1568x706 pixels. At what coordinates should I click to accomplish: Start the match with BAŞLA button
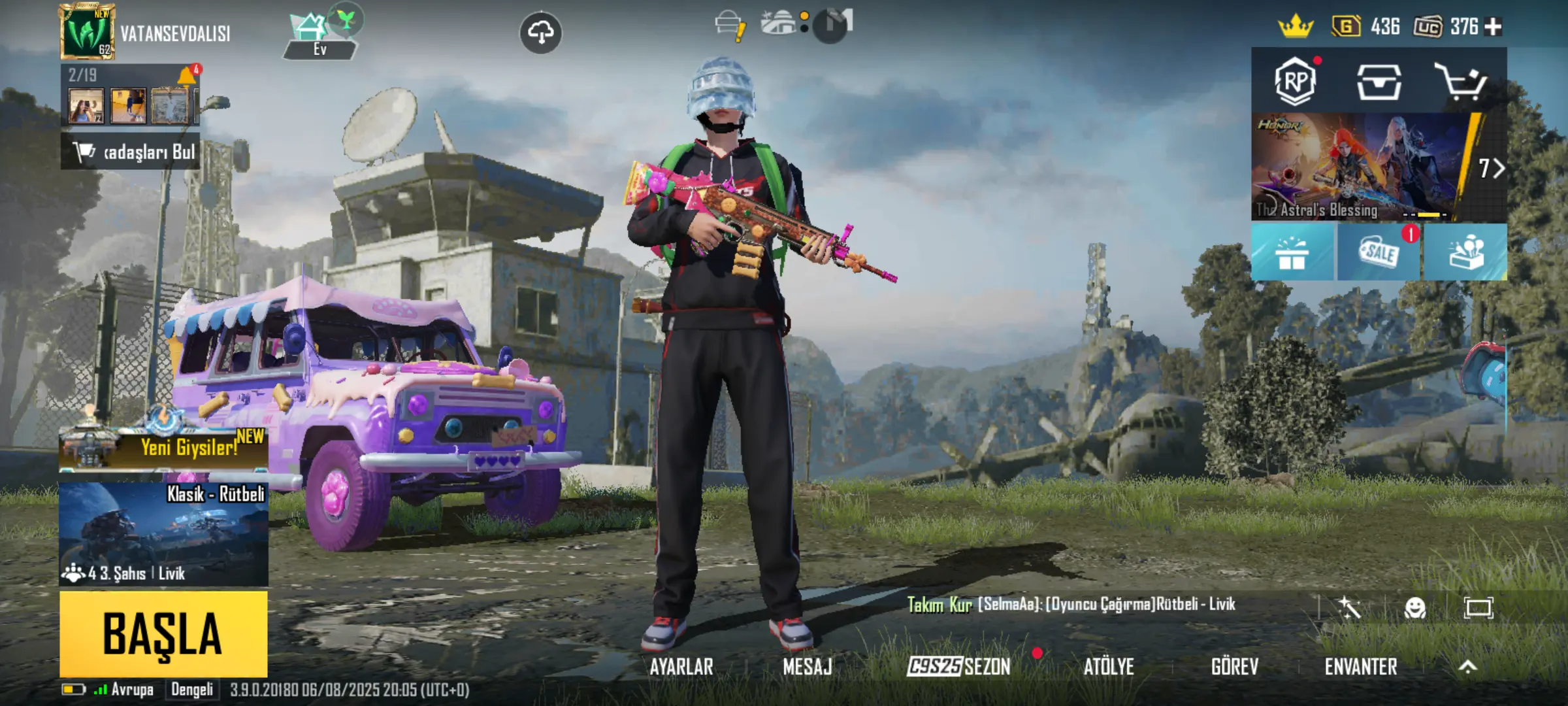[163, 634]
